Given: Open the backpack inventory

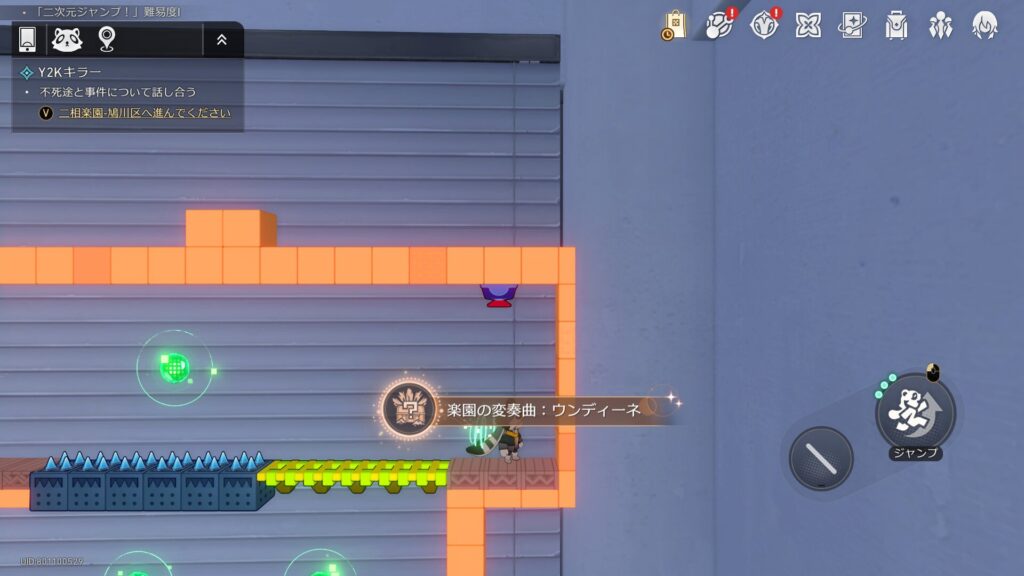Looking at the screenshot, I should click(896, 25).
